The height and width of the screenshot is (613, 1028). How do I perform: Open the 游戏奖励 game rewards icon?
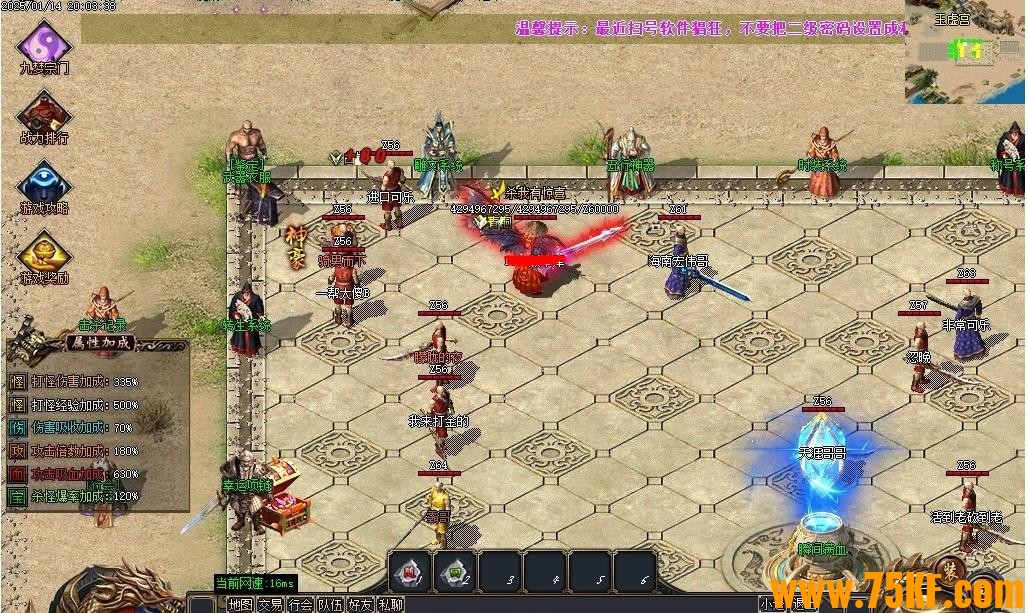45,252
